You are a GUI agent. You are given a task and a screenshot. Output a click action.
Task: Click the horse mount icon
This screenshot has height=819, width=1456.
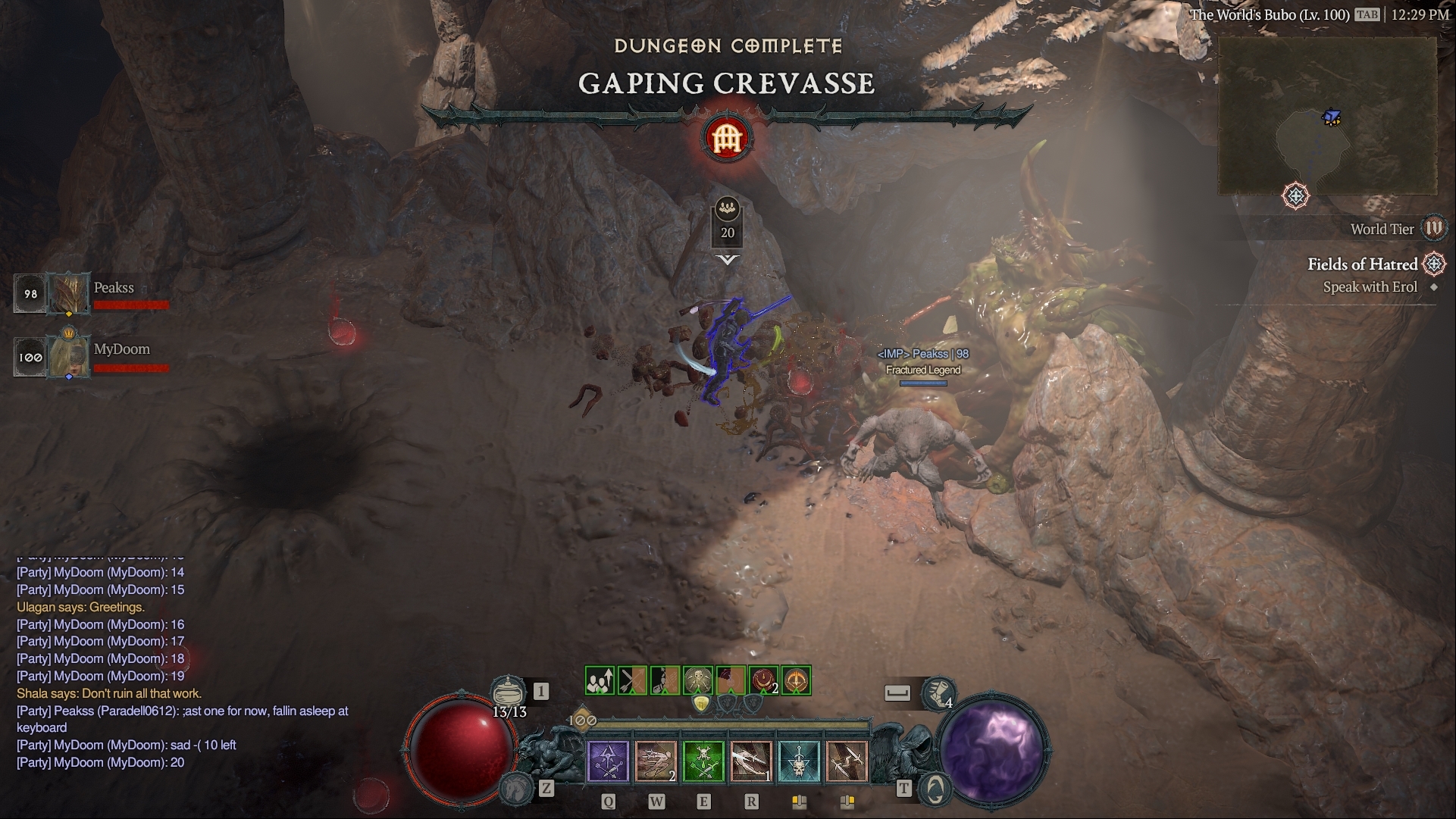point(515,788)
